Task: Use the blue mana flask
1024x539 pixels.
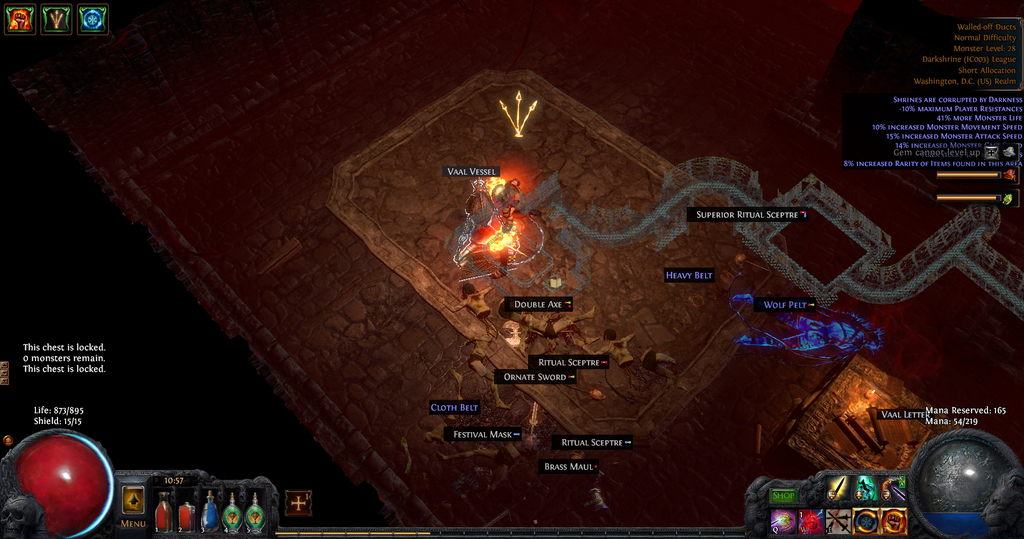Action: (x=209, y=513)
